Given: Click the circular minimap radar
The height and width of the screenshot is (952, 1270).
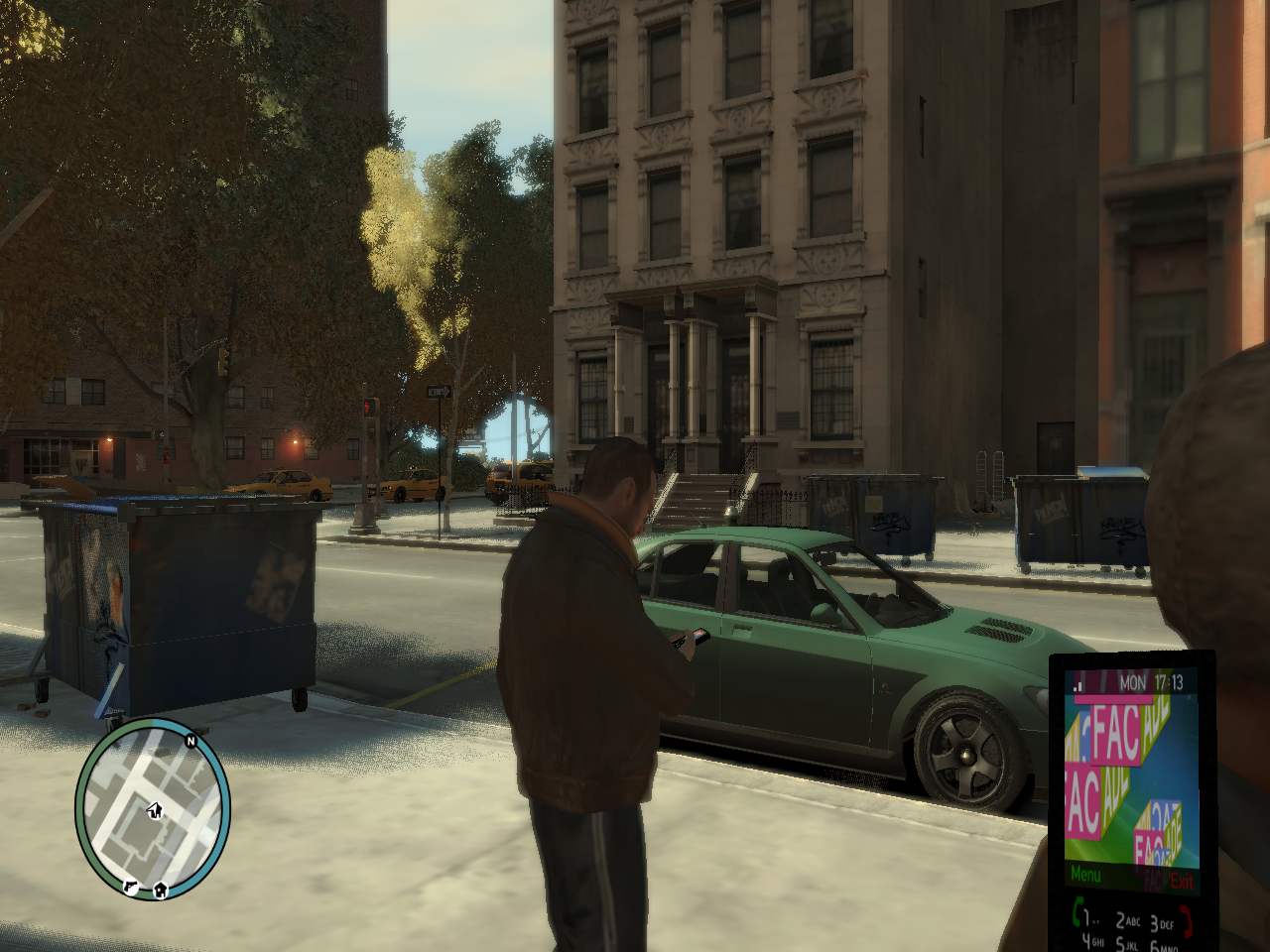Looking at the screenshot, I should [x=153, y=808].
